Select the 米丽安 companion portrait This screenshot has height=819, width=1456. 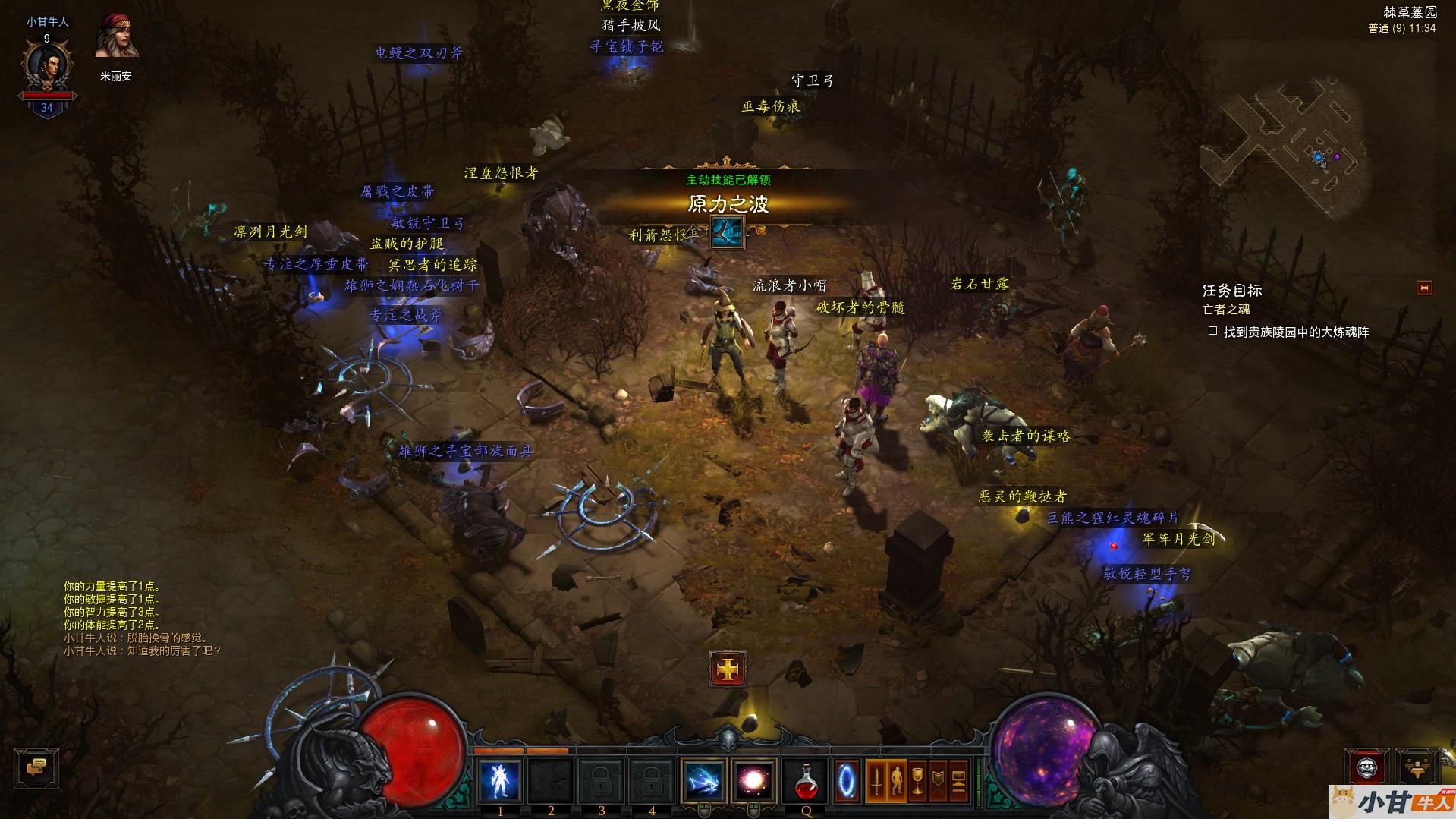117,36
